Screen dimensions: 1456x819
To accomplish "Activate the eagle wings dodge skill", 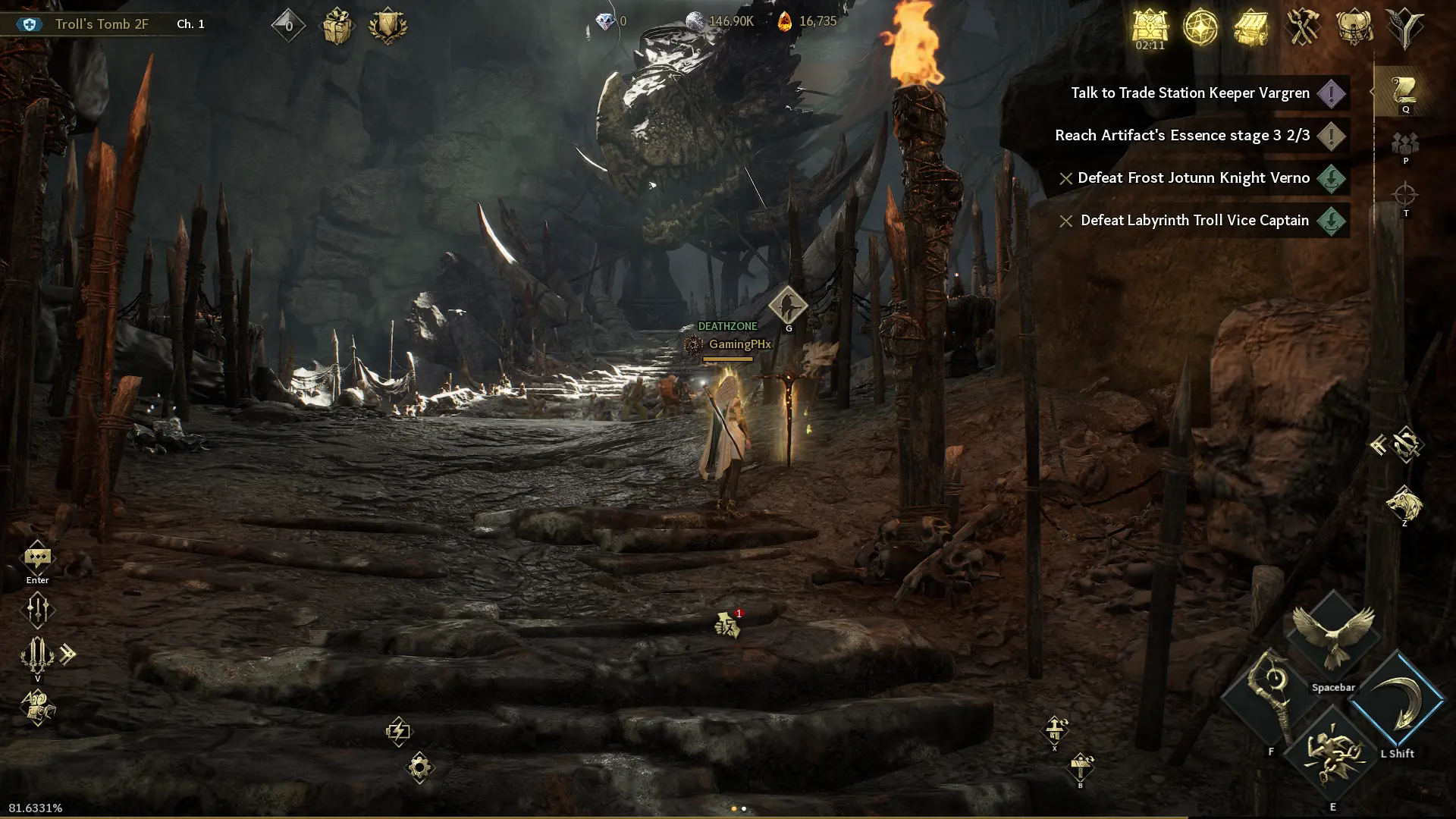I will click(x=1333, y=635).
